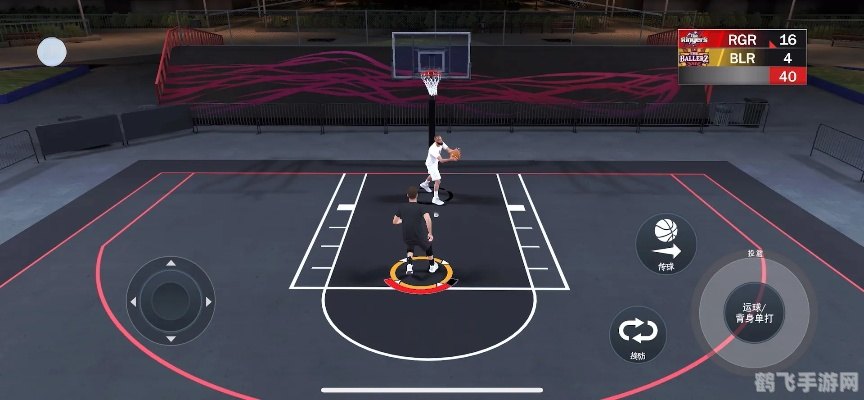Tap the looping-arrows switch button

[x=638, y=333]
